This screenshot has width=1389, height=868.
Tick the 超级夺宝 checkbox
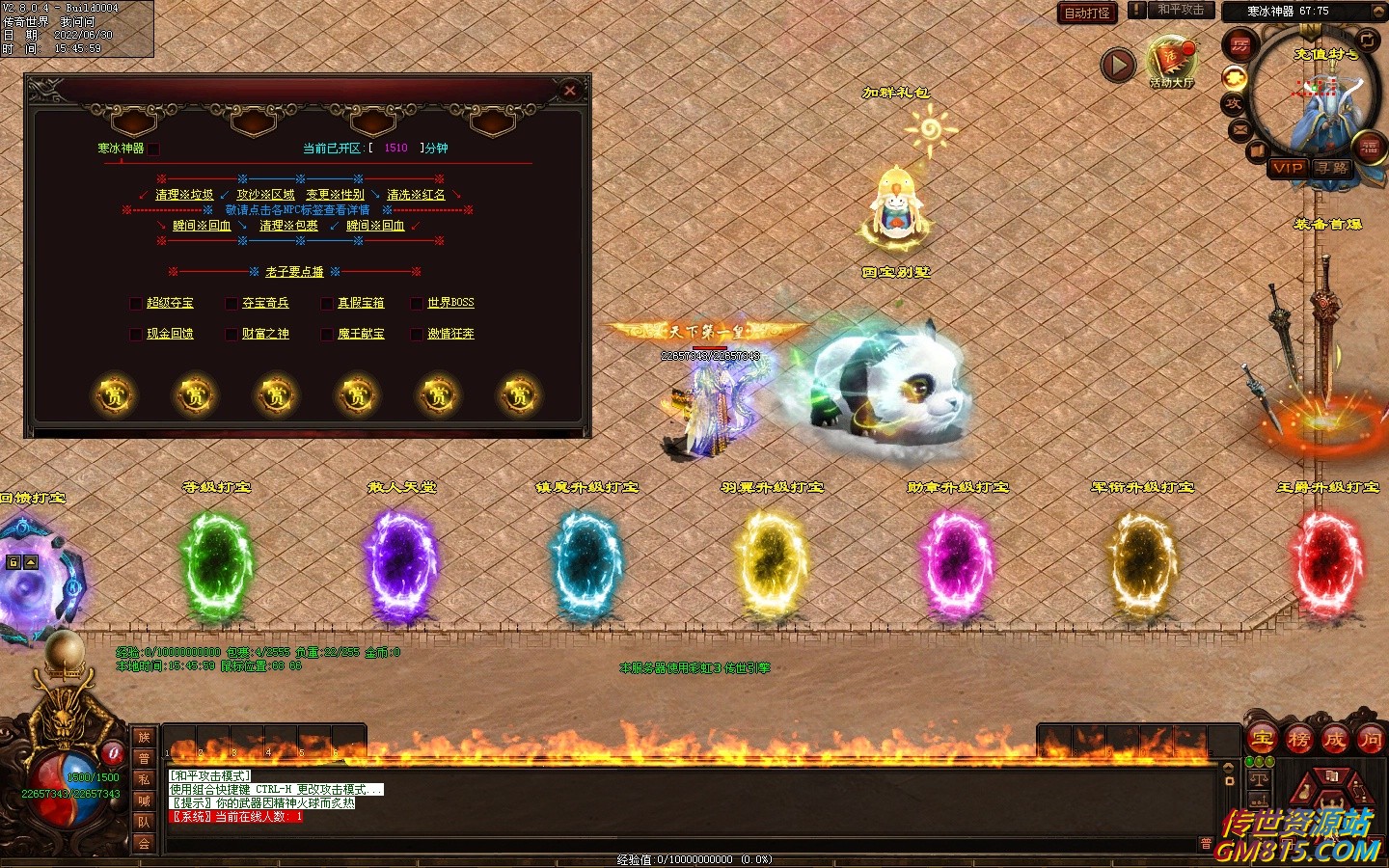pos(136,304)
